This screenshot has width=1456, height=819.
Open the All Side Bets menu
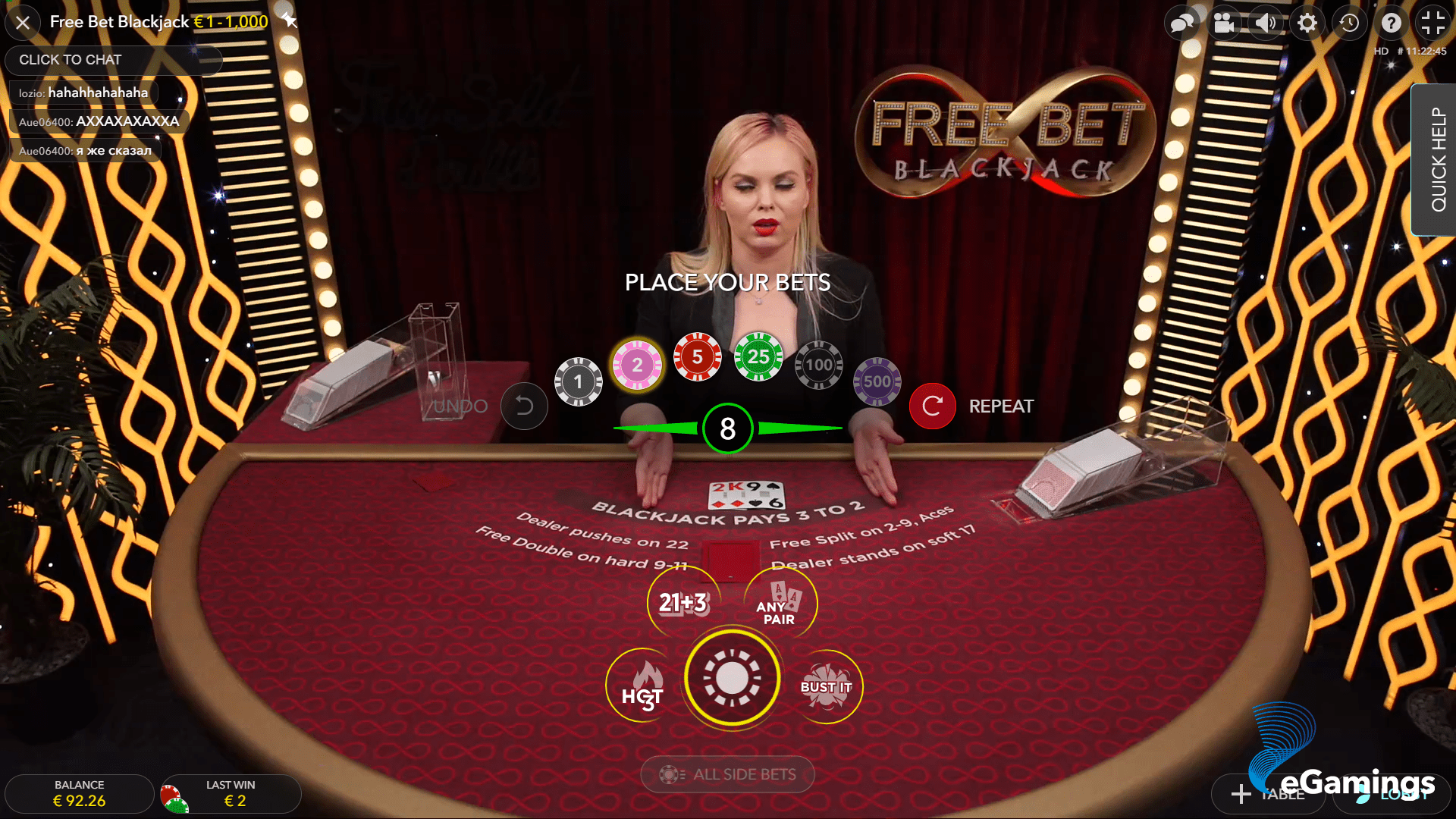pos(727,774)
